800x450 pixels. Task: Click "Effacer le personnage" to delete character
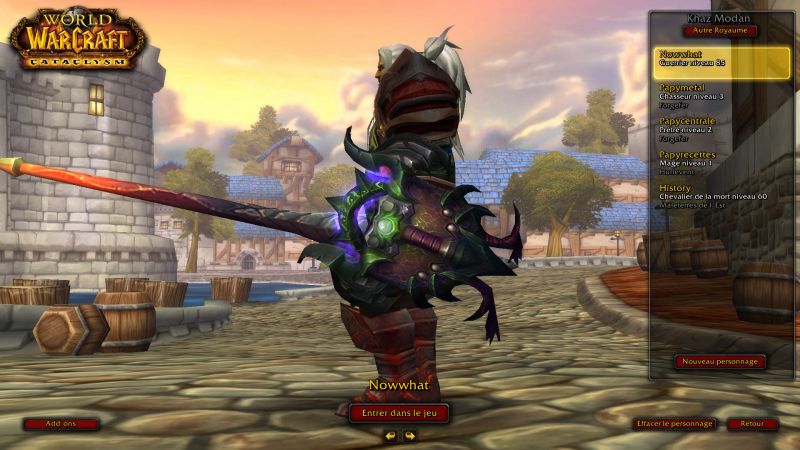pyautogui.click(x=675, y=424)
